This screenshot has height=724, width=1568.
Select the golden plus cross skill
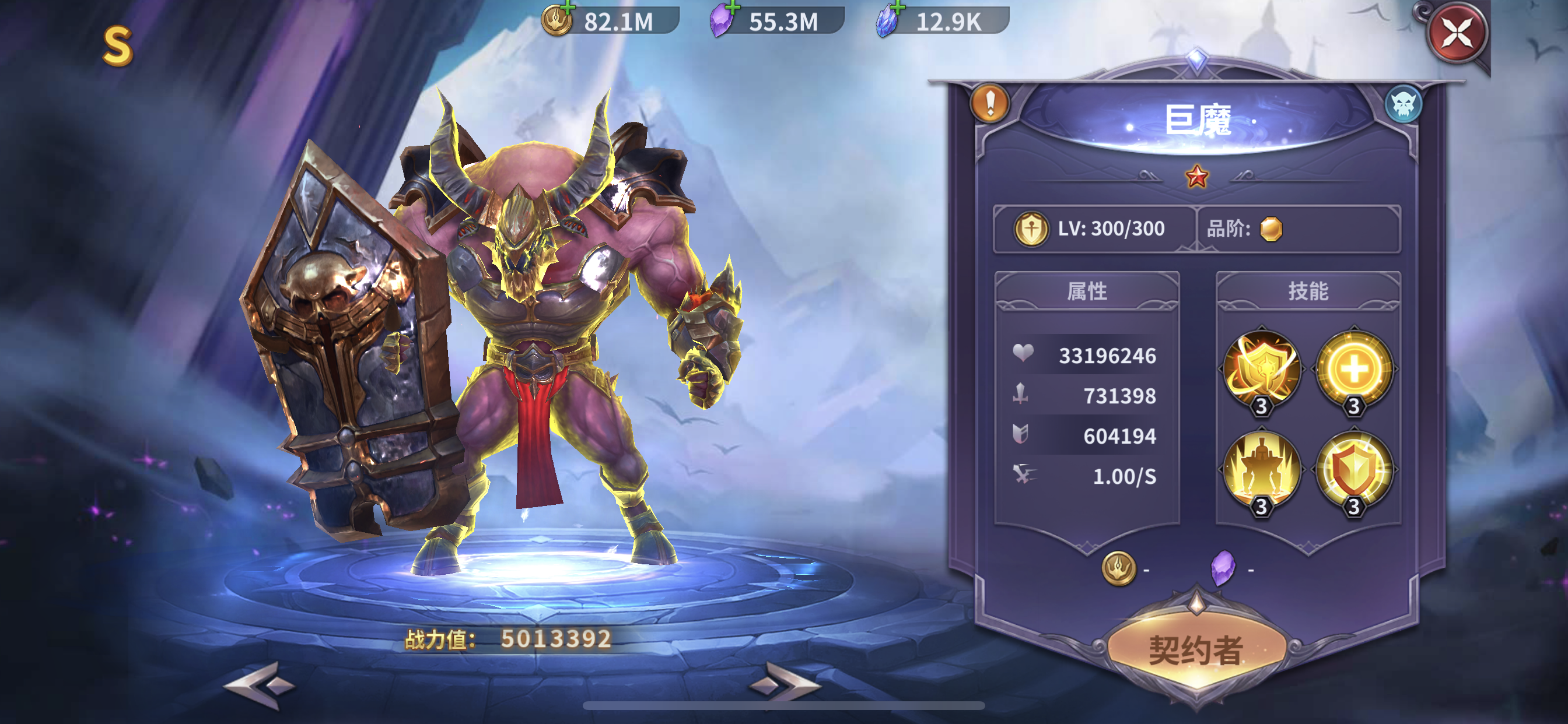click(x=1354, y=368)
